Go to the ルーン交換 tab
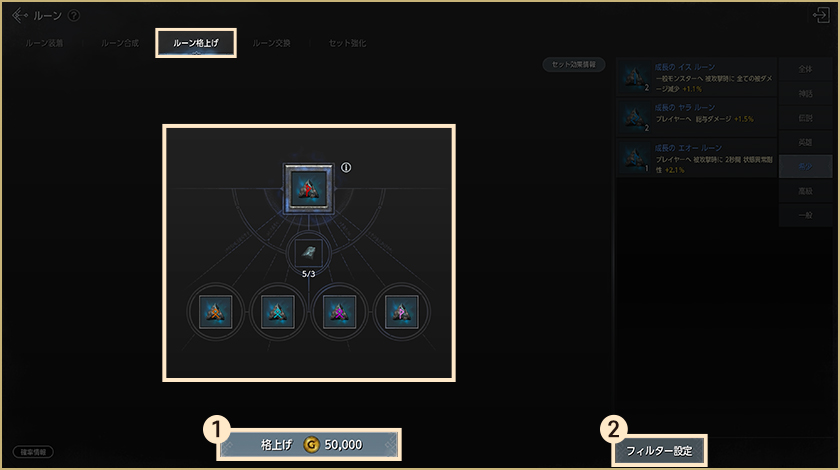840x470 pixels. pos(272,44)
